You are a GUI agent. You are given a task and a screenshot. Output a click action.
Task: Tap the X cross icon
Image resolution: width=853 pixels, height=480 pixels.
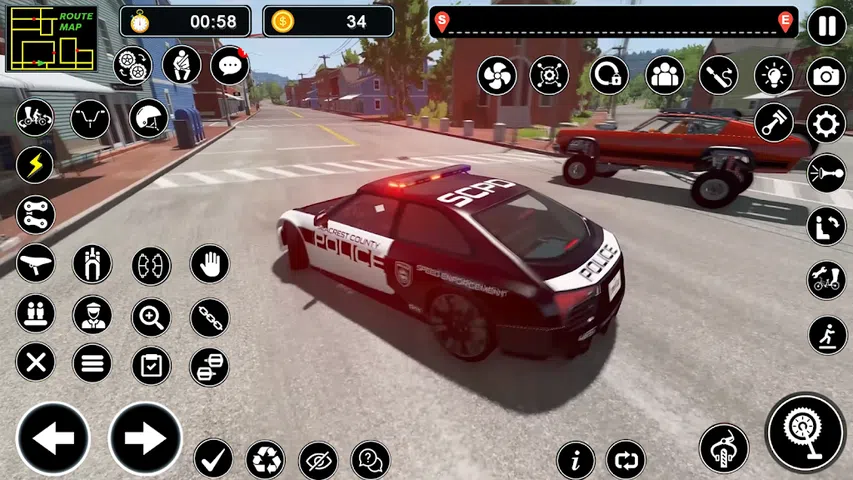pyautogui.click(x=35, y=362)
